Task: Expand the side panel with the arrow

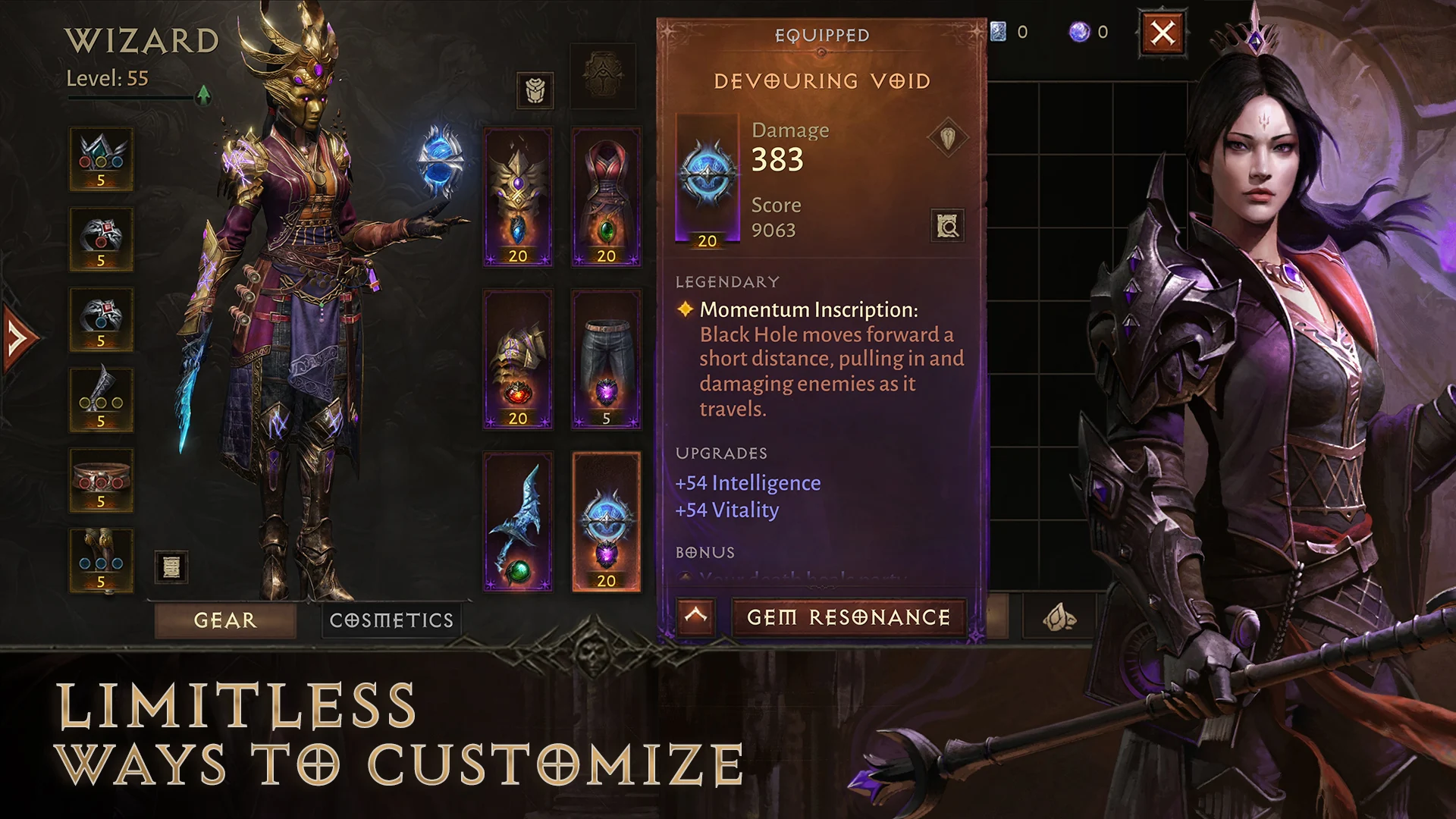Action: point(19,337)
